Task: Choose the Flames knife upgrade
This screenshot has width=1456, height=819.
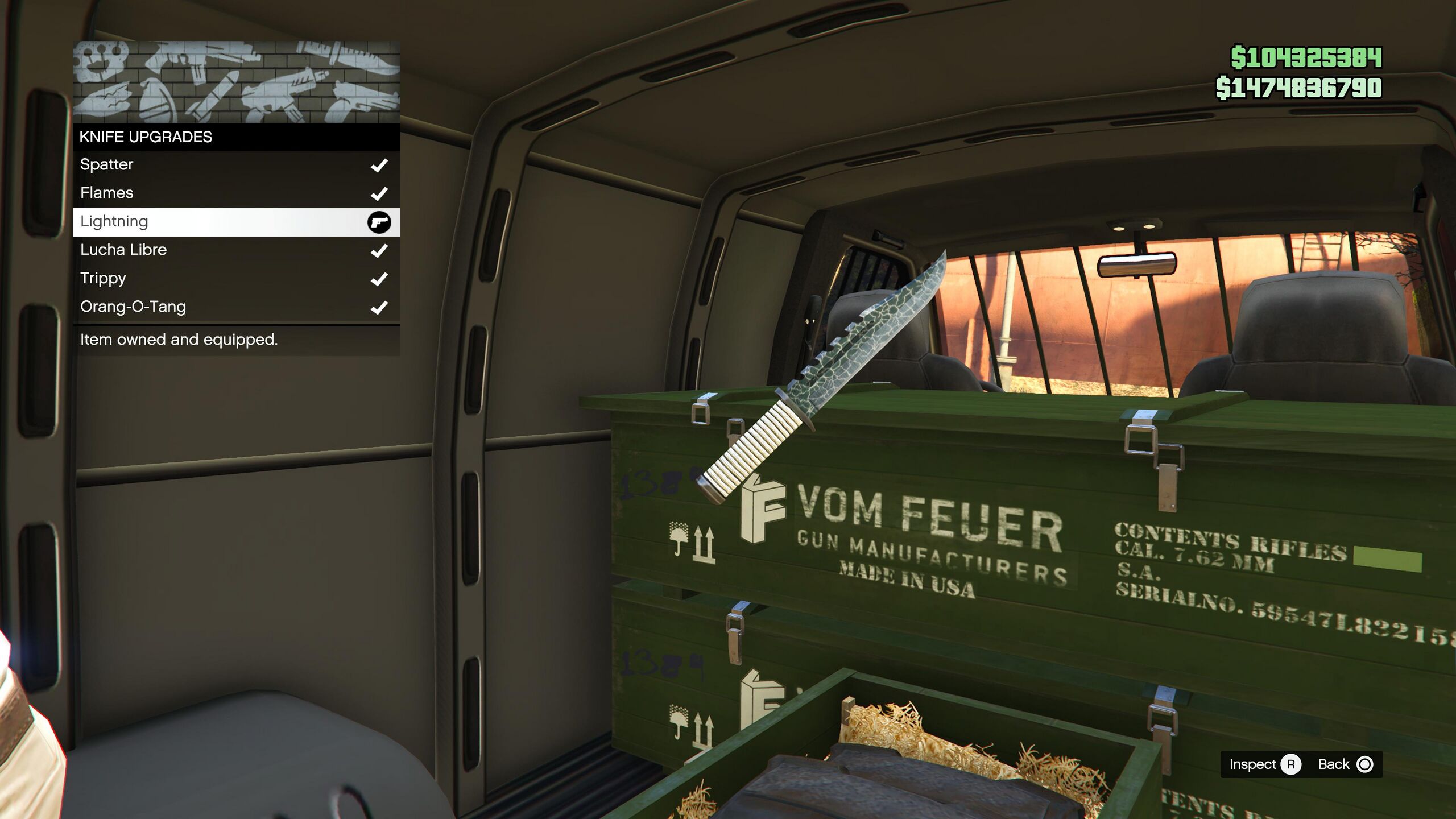Action: (236, 193)
